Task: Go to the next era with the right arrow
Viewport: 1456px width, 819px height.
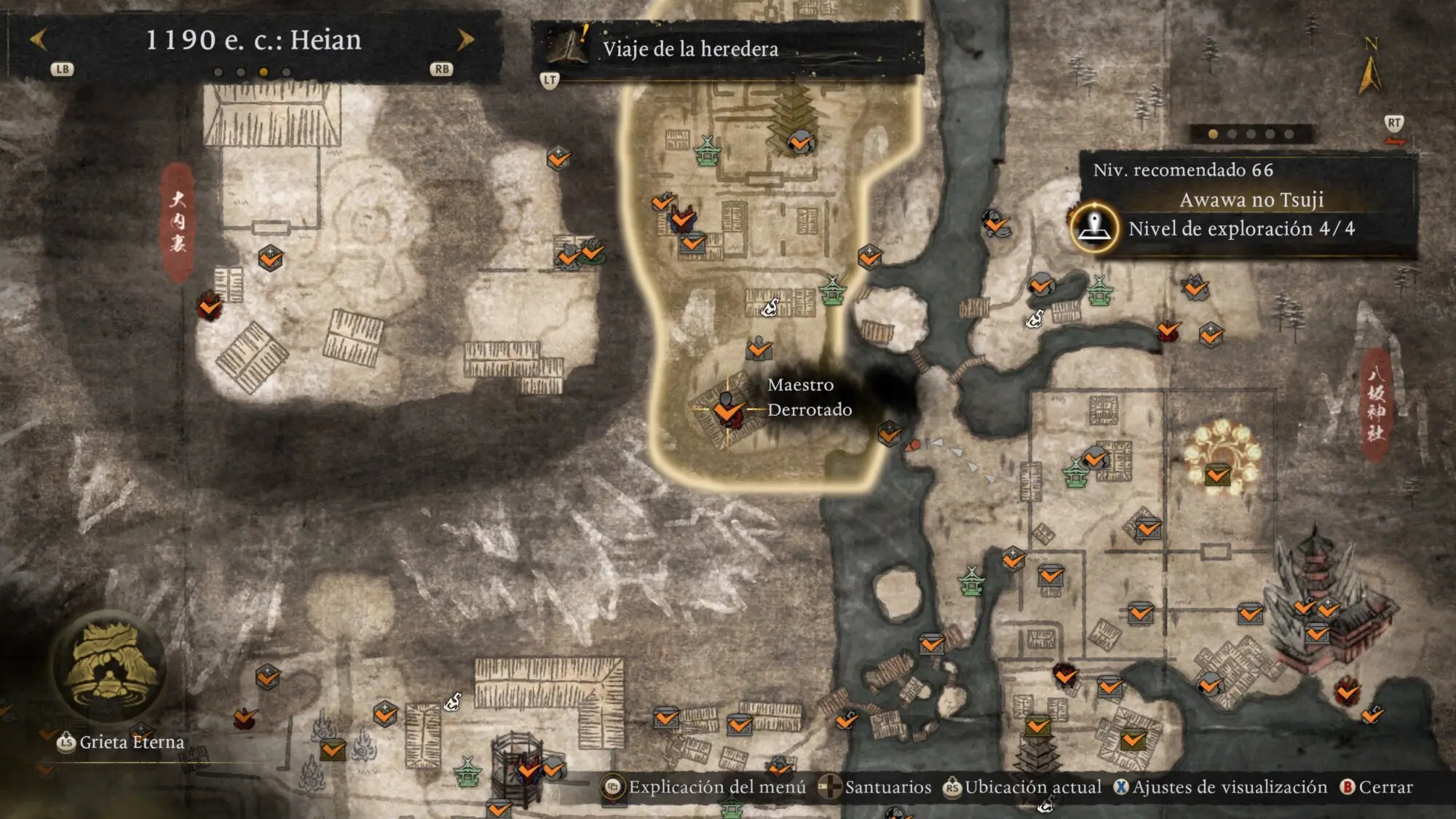Action: [465, 39]
